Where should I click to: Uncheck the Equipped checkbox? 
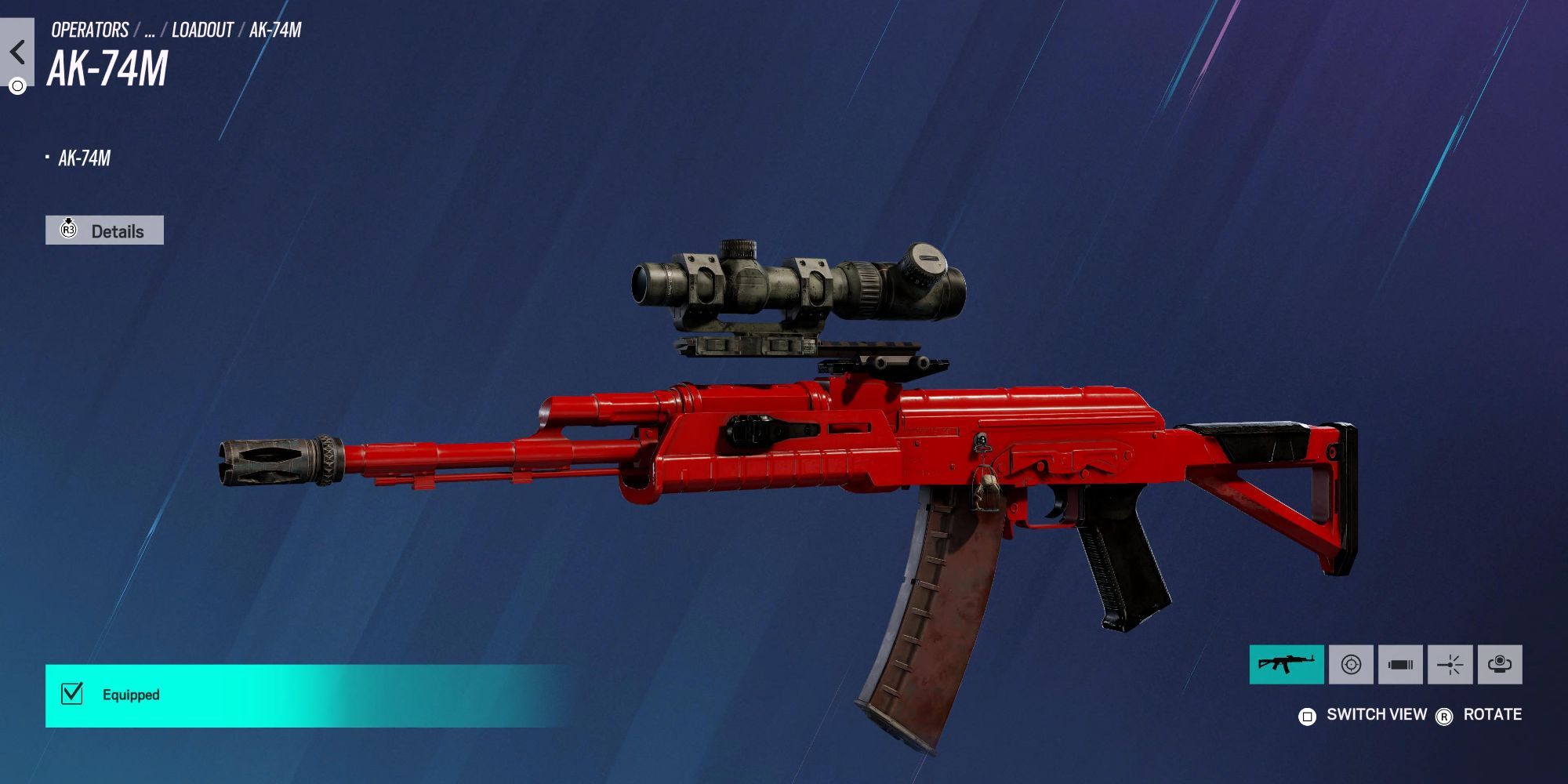[71, 693]
